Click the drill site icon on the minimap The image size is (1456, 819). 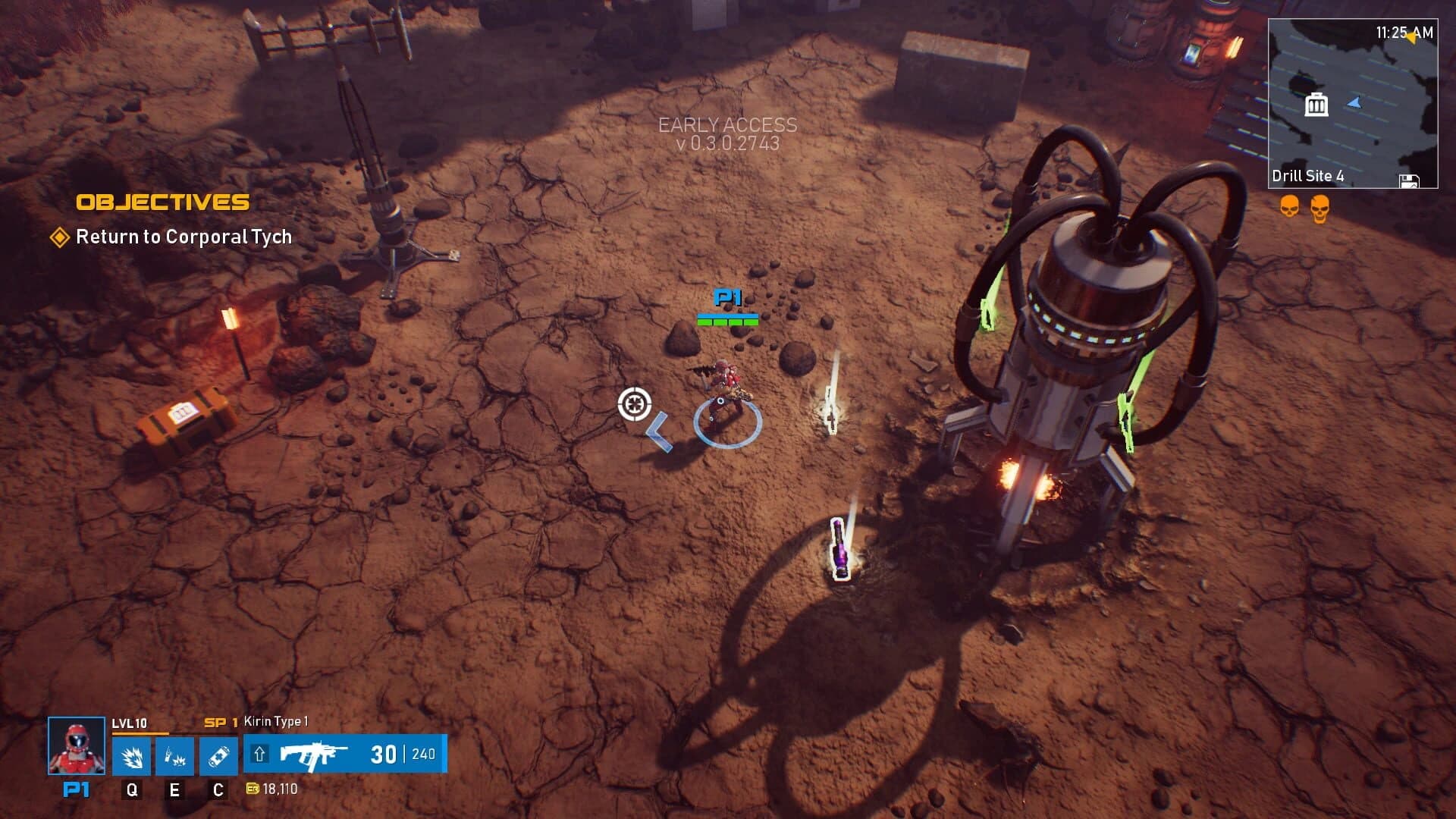1316,105
